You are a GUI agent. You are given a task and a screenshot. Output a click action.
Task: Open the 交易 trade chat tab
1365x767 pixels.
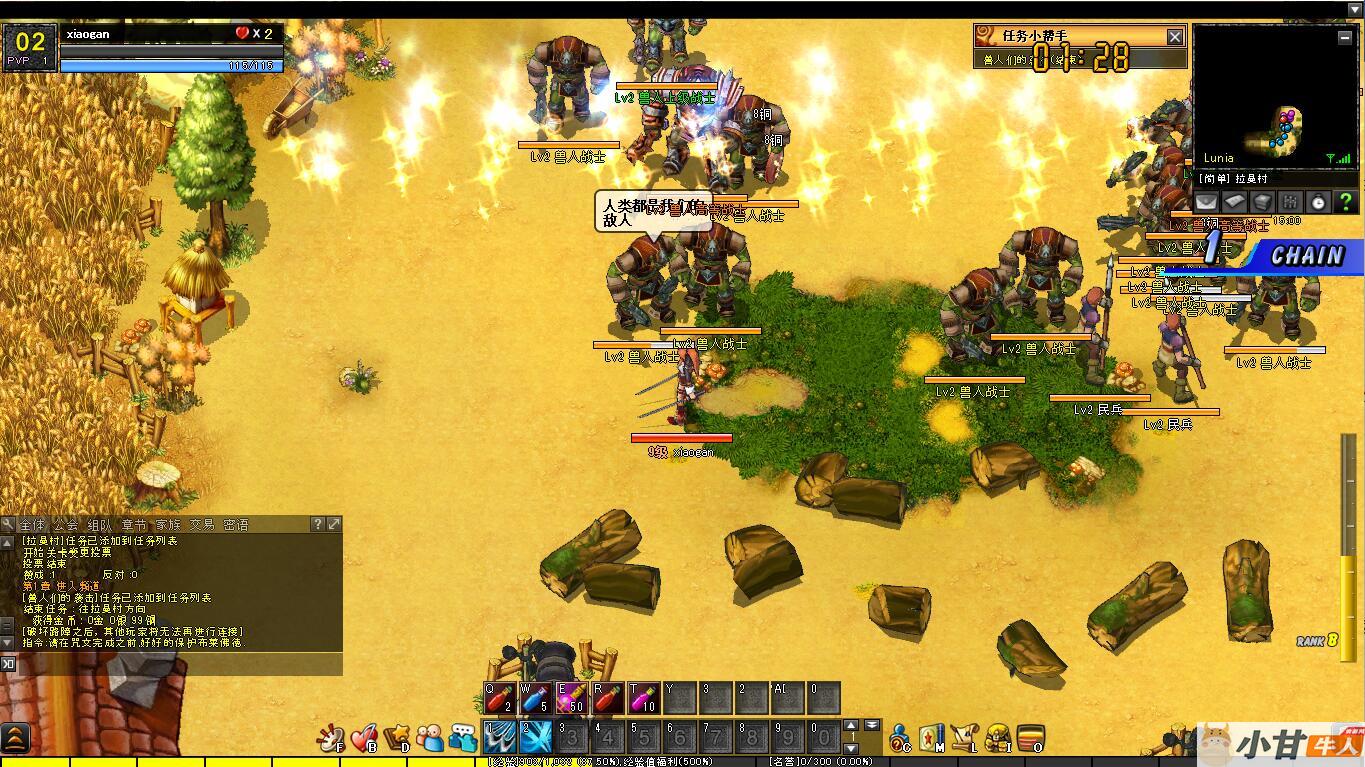(x=202, y=524)
